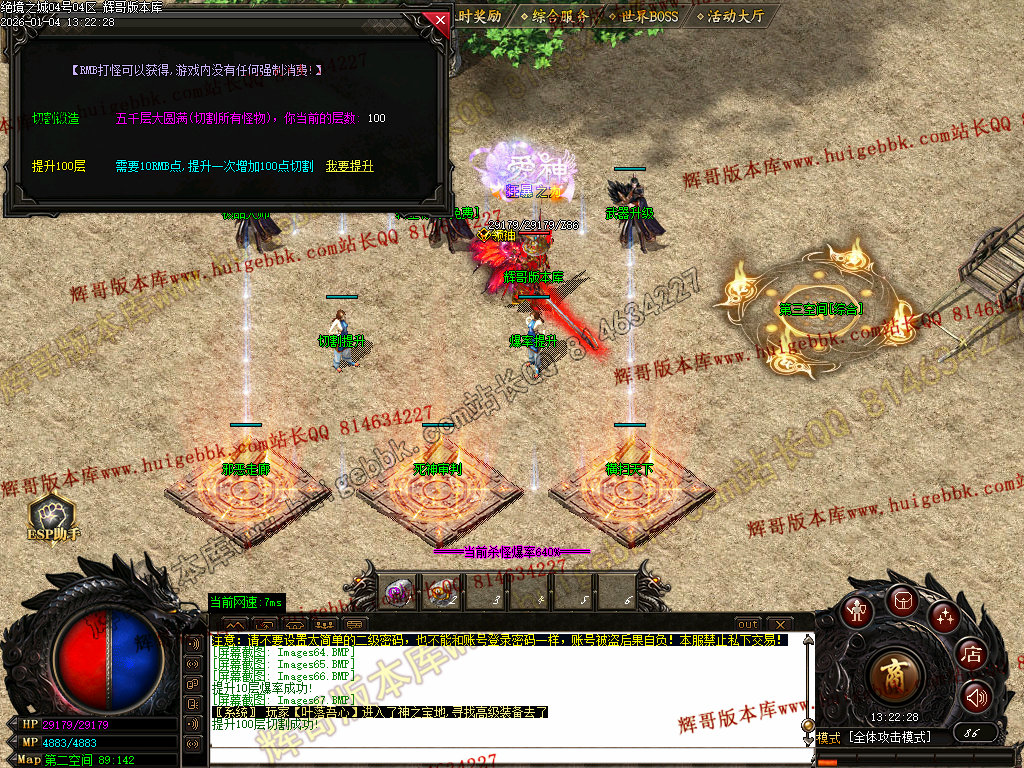Image resolution: width=1024 pixels, height=768 pixels.
Task: Choose the yellow 我要提升 upgrade link
Action: pyautogui.click(x=349, y=166)
